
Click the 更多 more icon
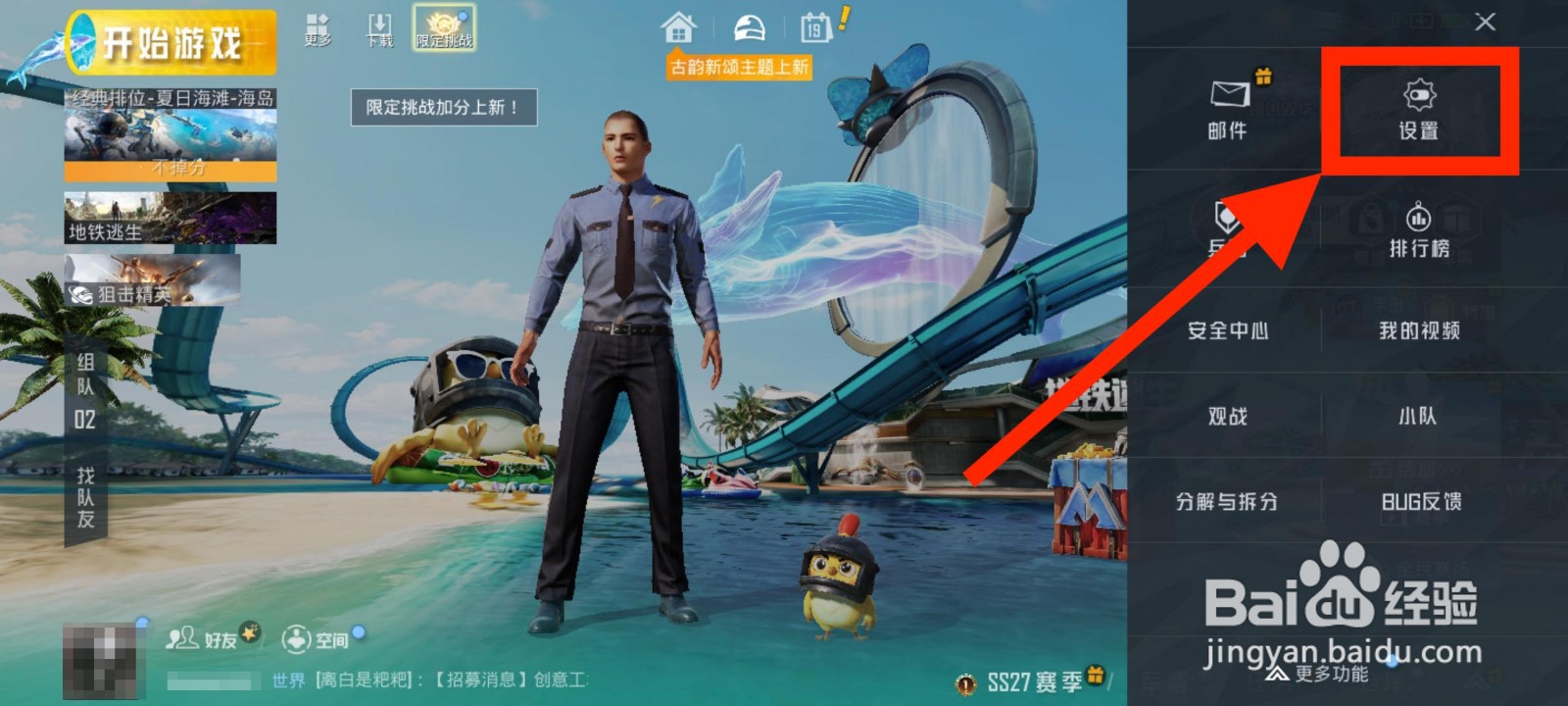point(316,25)
